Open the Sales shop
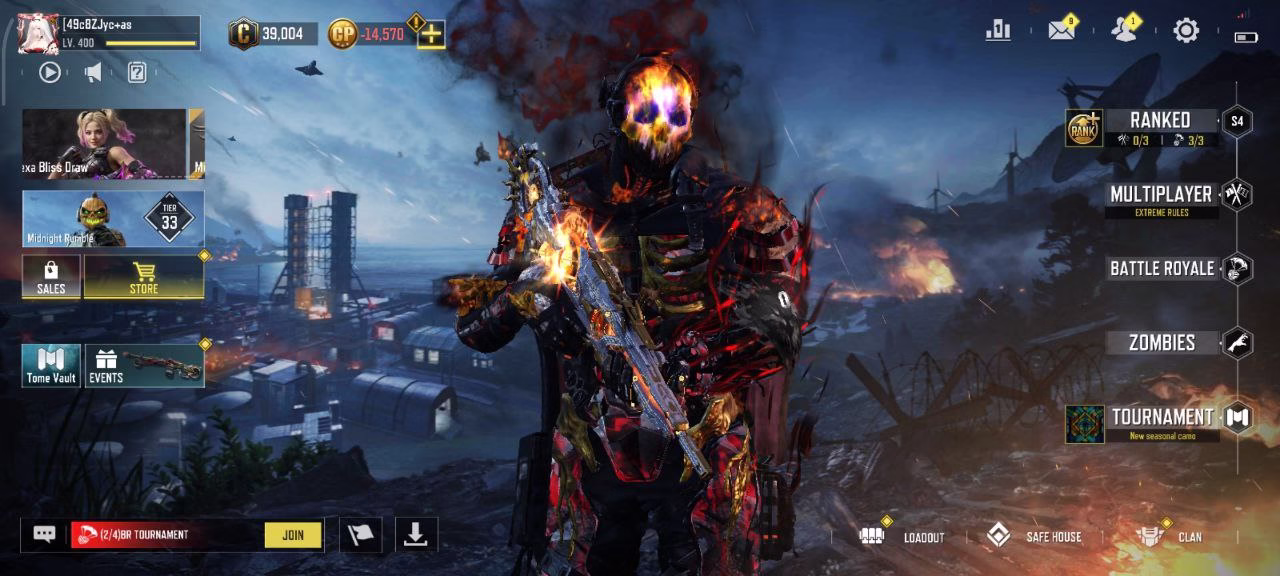Screen dimensions: 1280x576 click(51, 277)
